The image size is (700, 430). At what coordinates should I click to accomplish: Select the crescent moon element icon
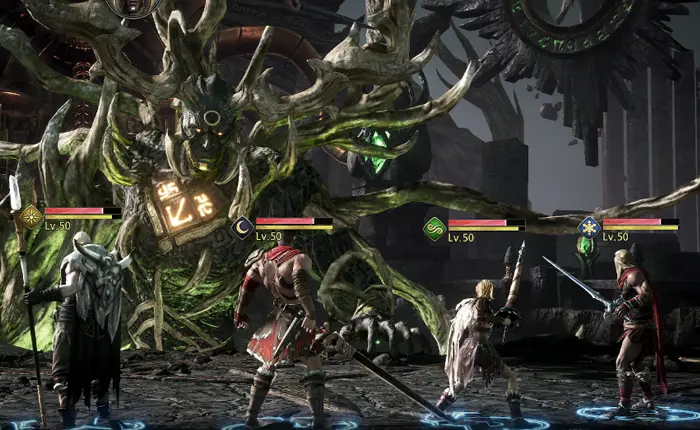click(242, 227)
